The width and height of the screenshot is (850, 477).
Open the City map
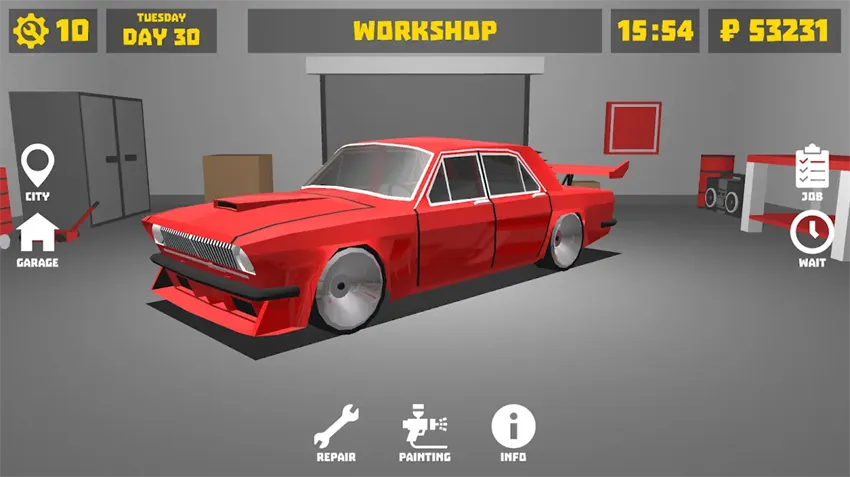[x=38, y=169]
